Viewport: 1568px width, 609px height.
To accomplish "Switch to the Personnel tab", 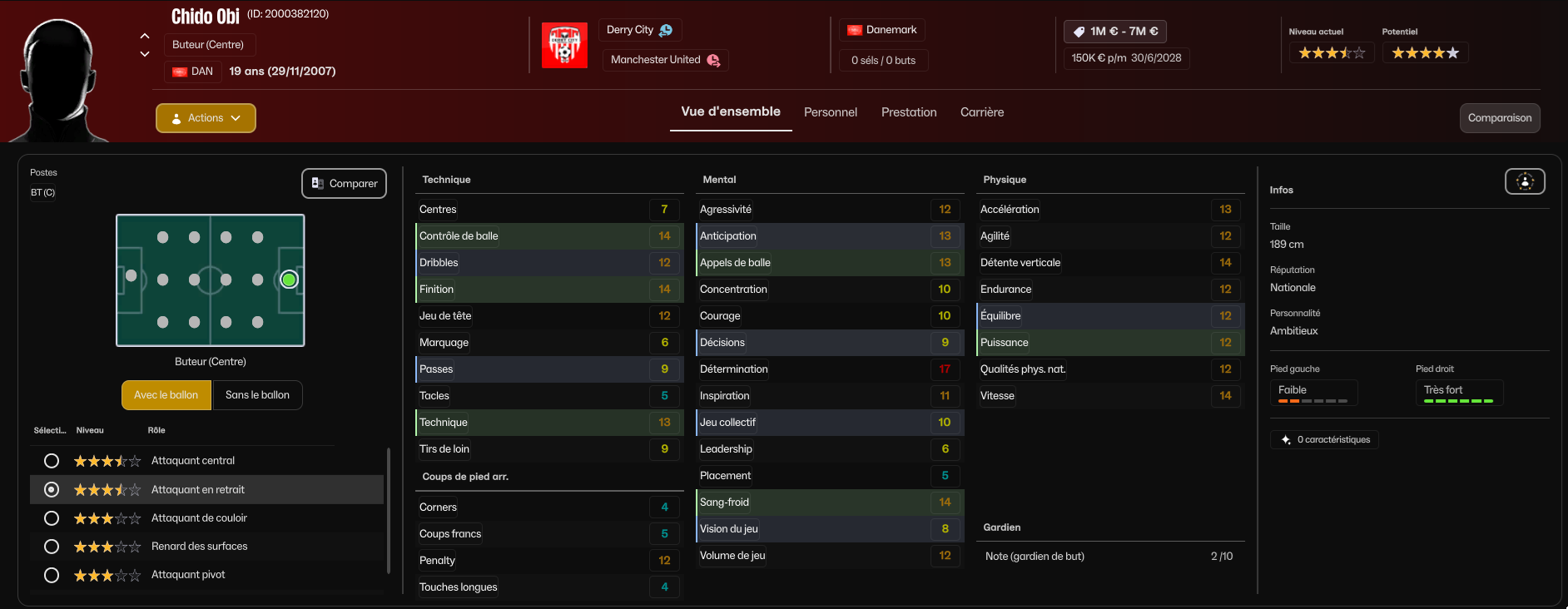I will (830, 112).
